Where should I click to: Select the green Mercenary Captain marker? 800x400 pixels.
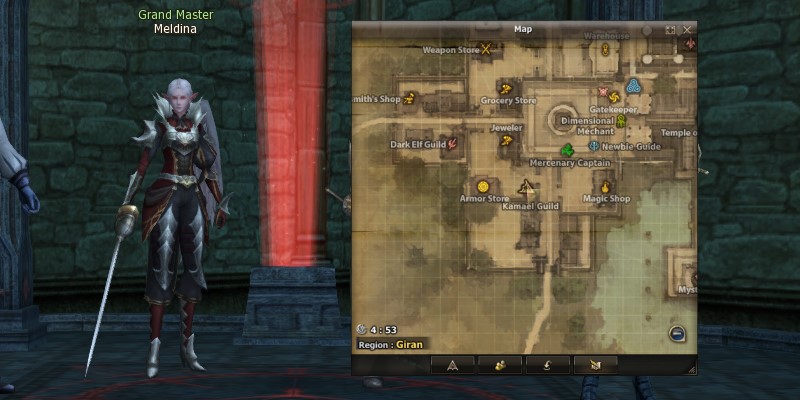click(x=568, y=150)
